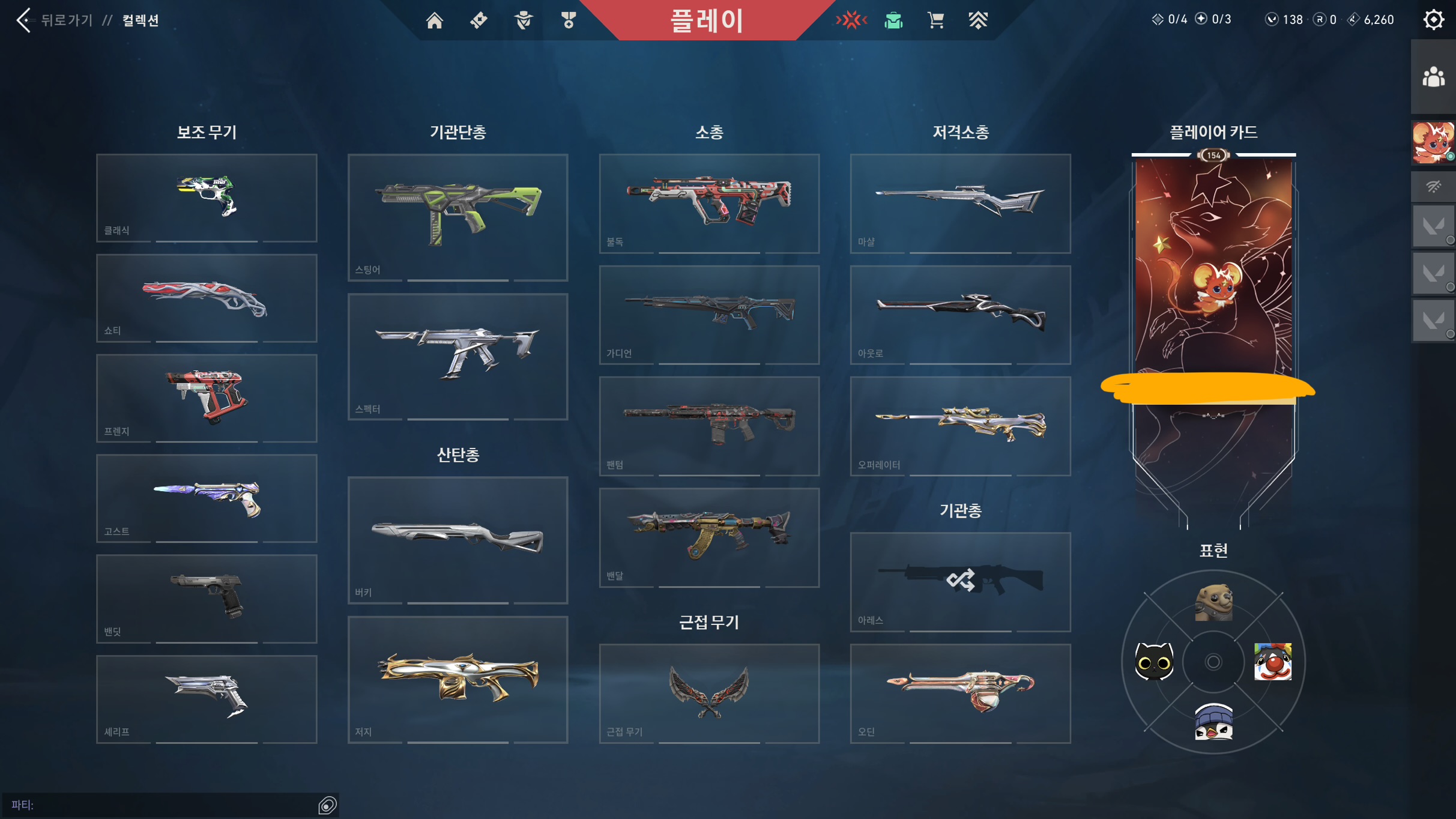This screenshot has width=1456, height=819.
Task: Select the 스펙터 weapon slot
Action: pyautogui.click(x=458, y=357)
